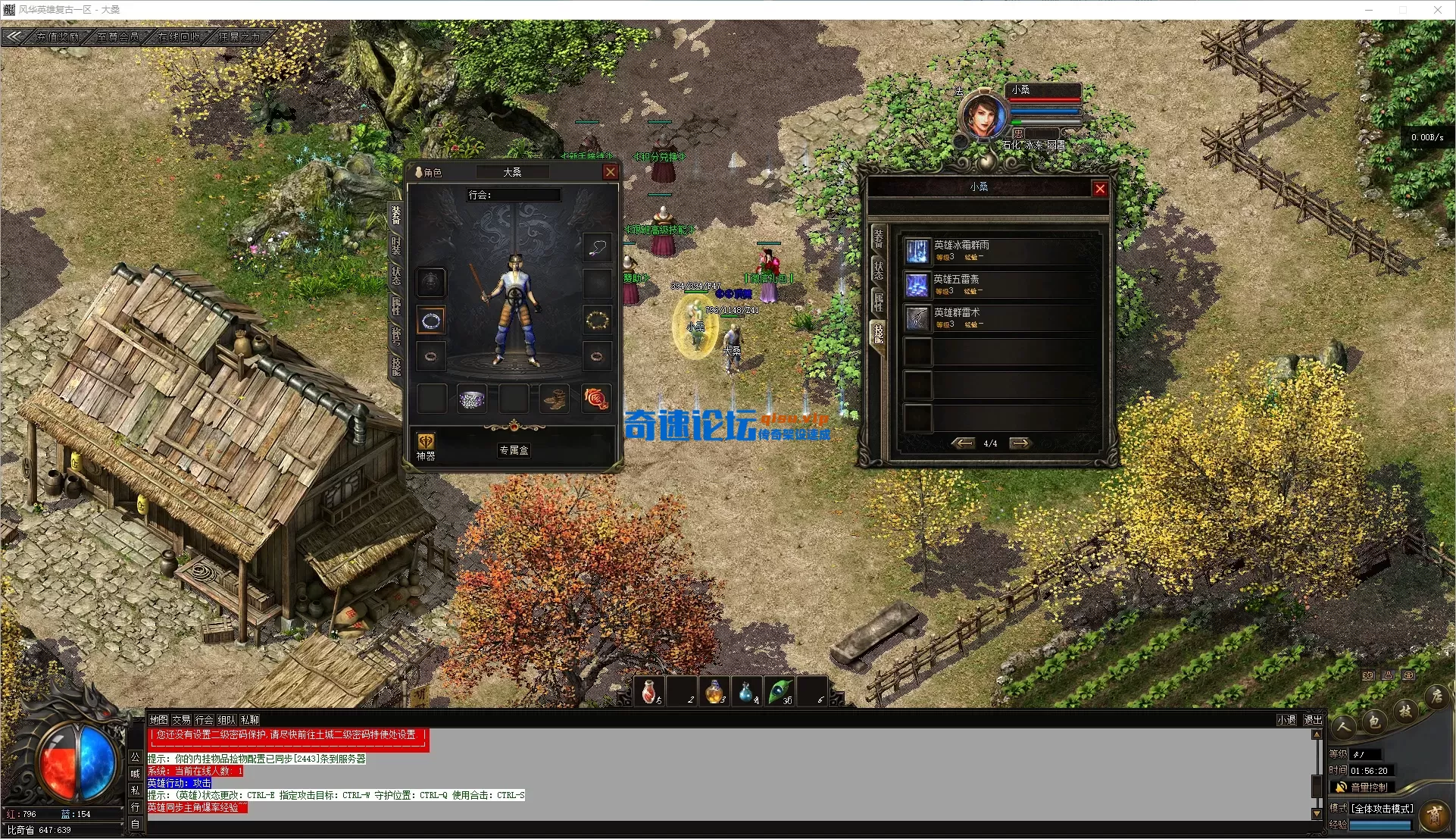Go to the next hero skill page
The width and height of the screenshot is (1456, 839).
(x=1020, y=443)
